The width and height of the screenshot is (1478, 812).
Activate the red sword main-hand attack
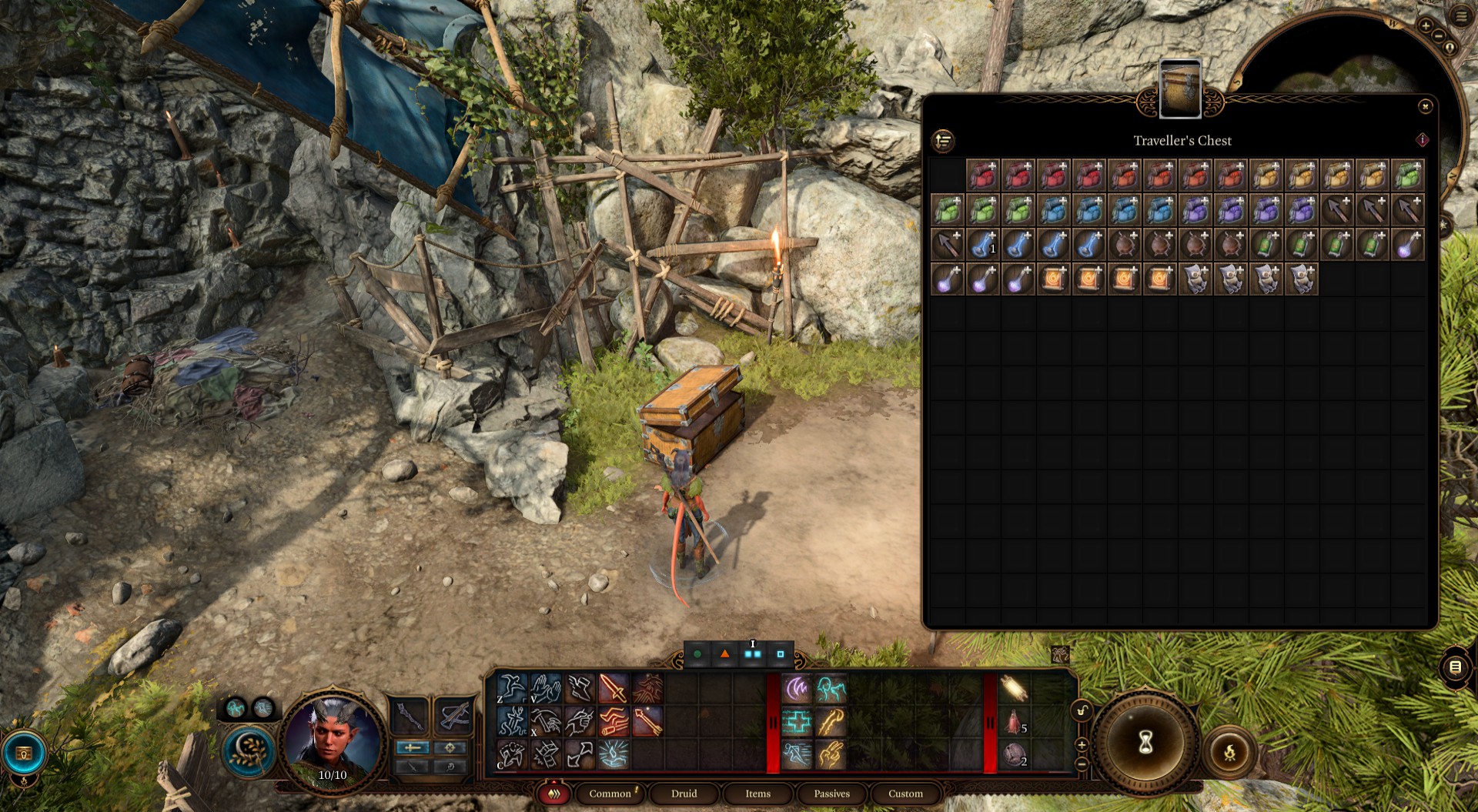coord(613,688)
